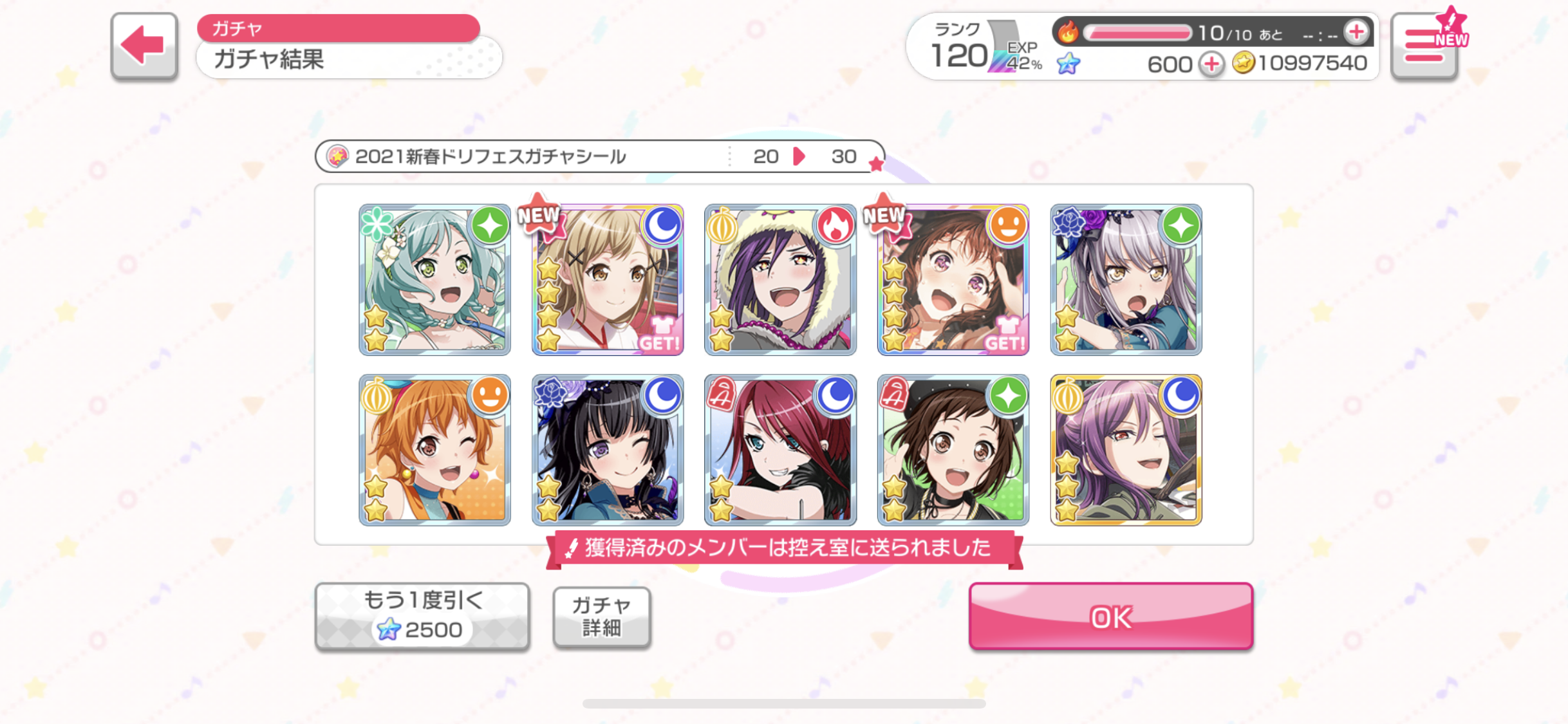Image resolution: width=1568 pixels, height=724 pixels.
Task: Tap the pink back arrow button
Action: pos(144,46)
